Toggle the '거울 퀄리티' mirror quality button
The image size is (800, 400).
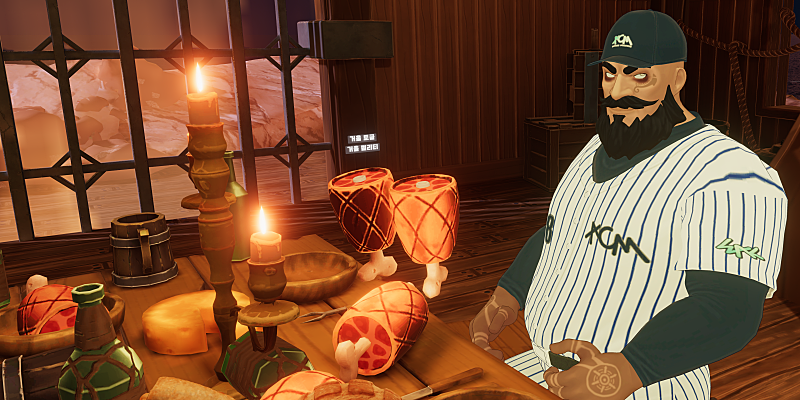[362, 148]
